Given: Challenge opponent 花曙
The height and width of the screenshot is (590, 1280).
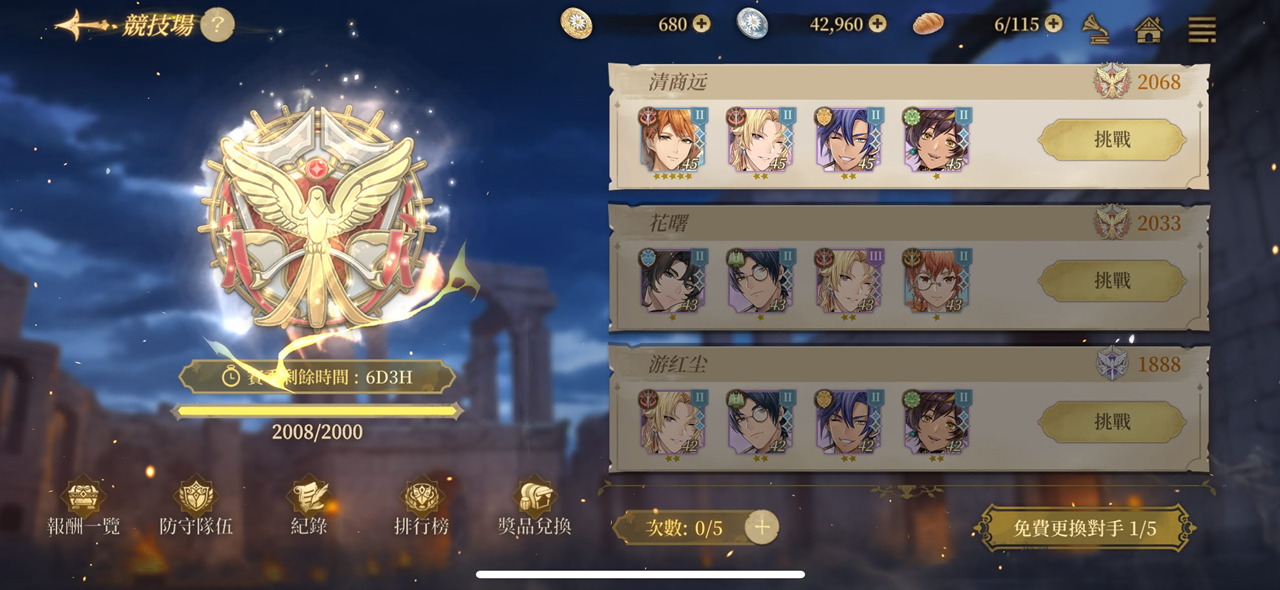Looking at the screenshot, I should point(1112,281).
